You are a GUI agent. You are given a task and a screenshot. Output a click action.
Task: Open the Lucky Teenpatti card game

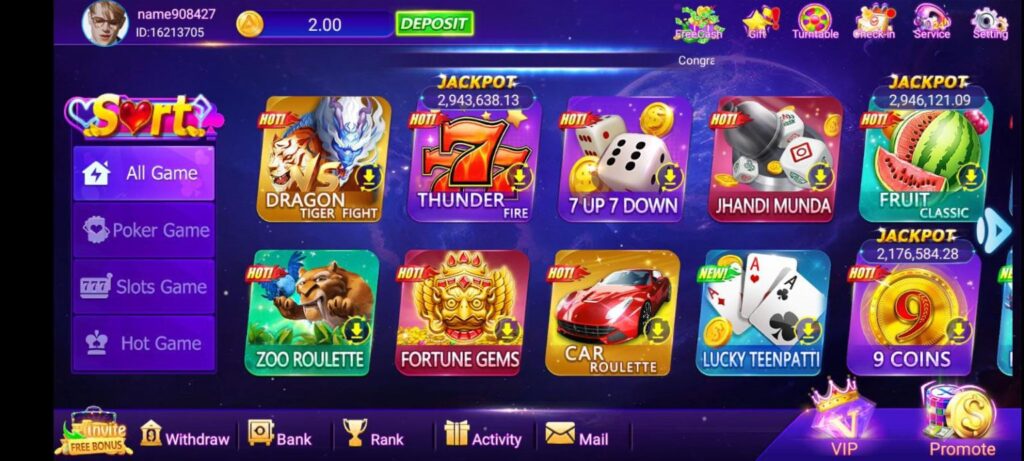tap(762, 312)
